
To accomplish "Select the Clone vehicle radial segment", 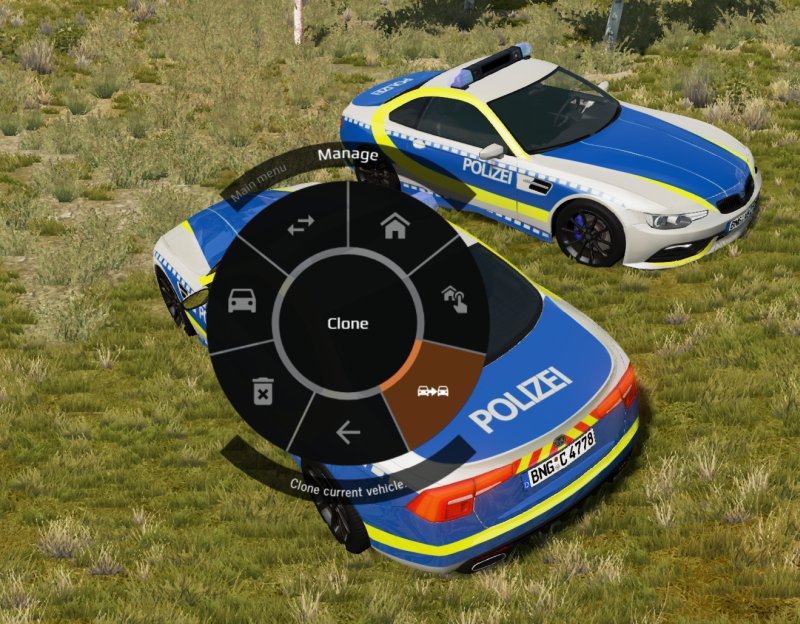I will [x=433, y=390].
